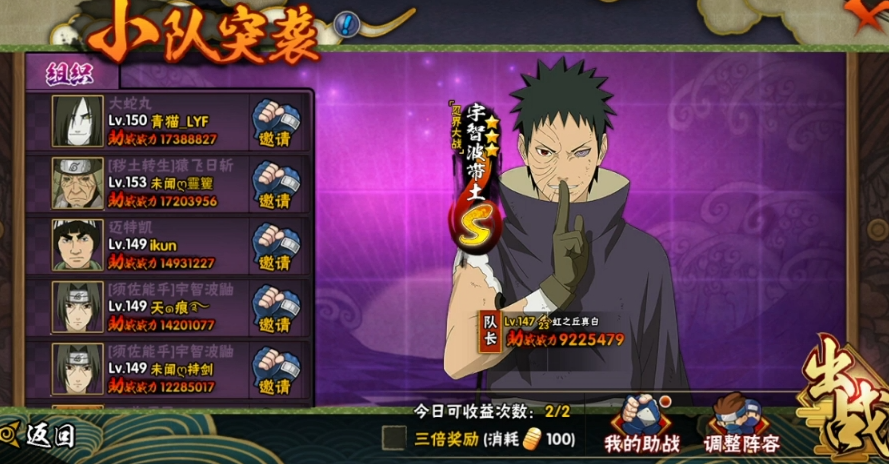889x464 pixels.
Task: Send an invite to player ikun
Action: 273,245
